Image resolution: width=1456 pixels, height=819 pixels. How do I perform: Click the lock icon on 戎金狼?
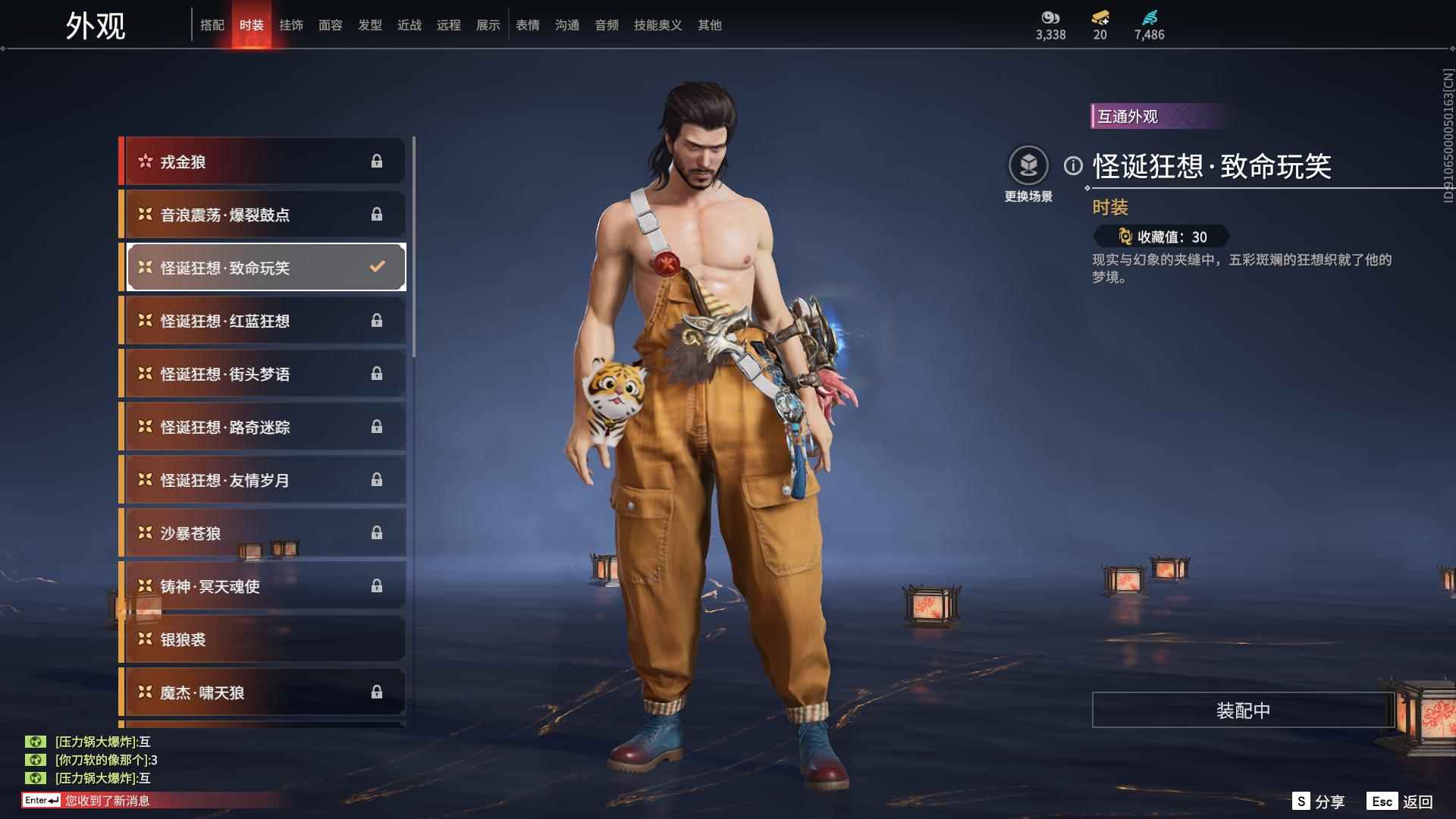(377, 161)
